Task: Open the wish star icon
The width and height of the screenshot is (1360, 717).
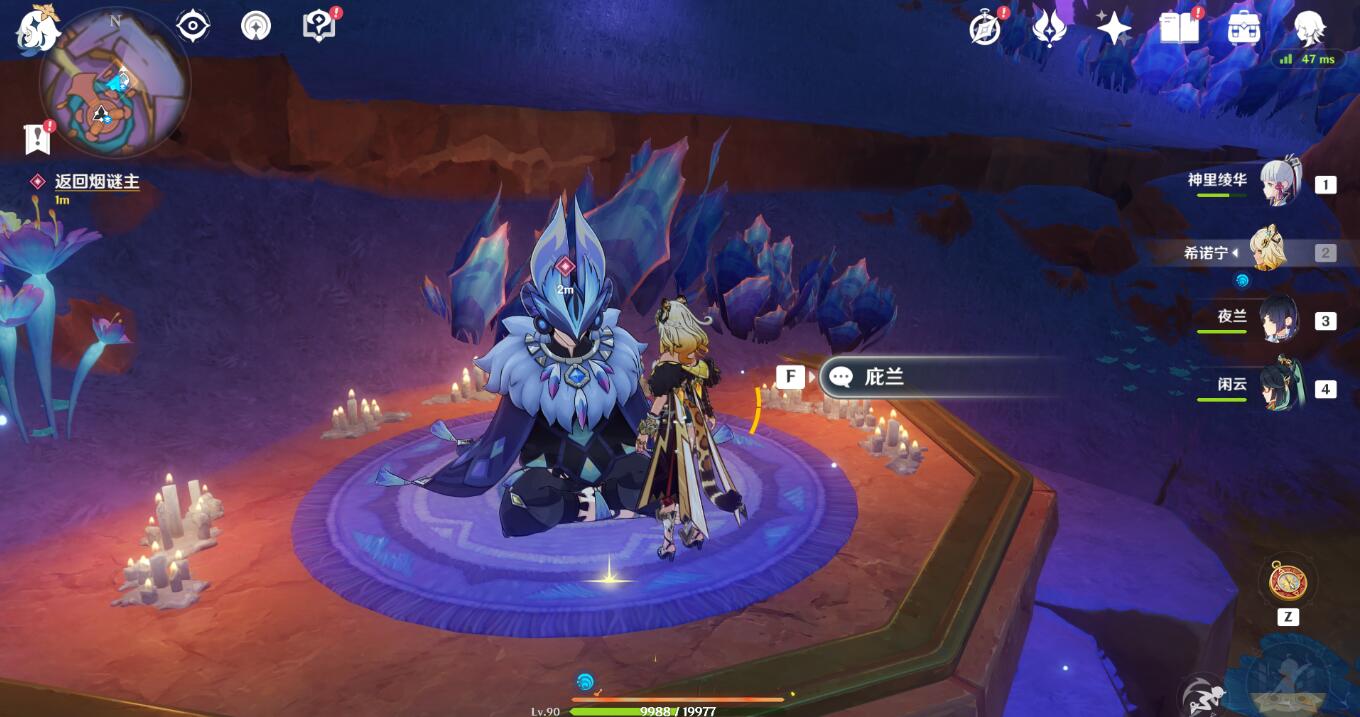Action: pyautogui.click(x=1113, y=28)
